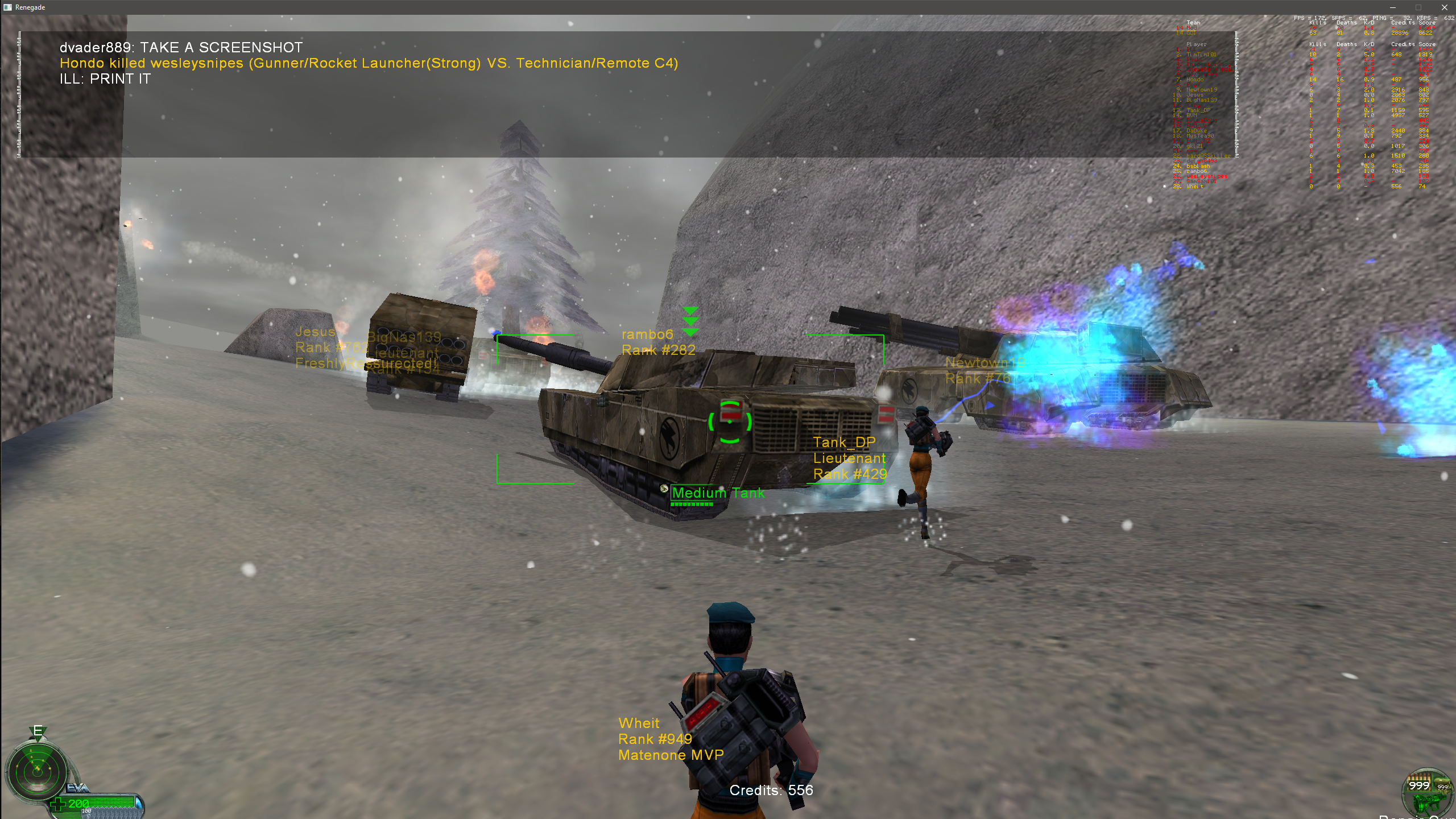1456x819 pixels.
Task: Click the circular radar minimap
Action: tap(37, 771)
